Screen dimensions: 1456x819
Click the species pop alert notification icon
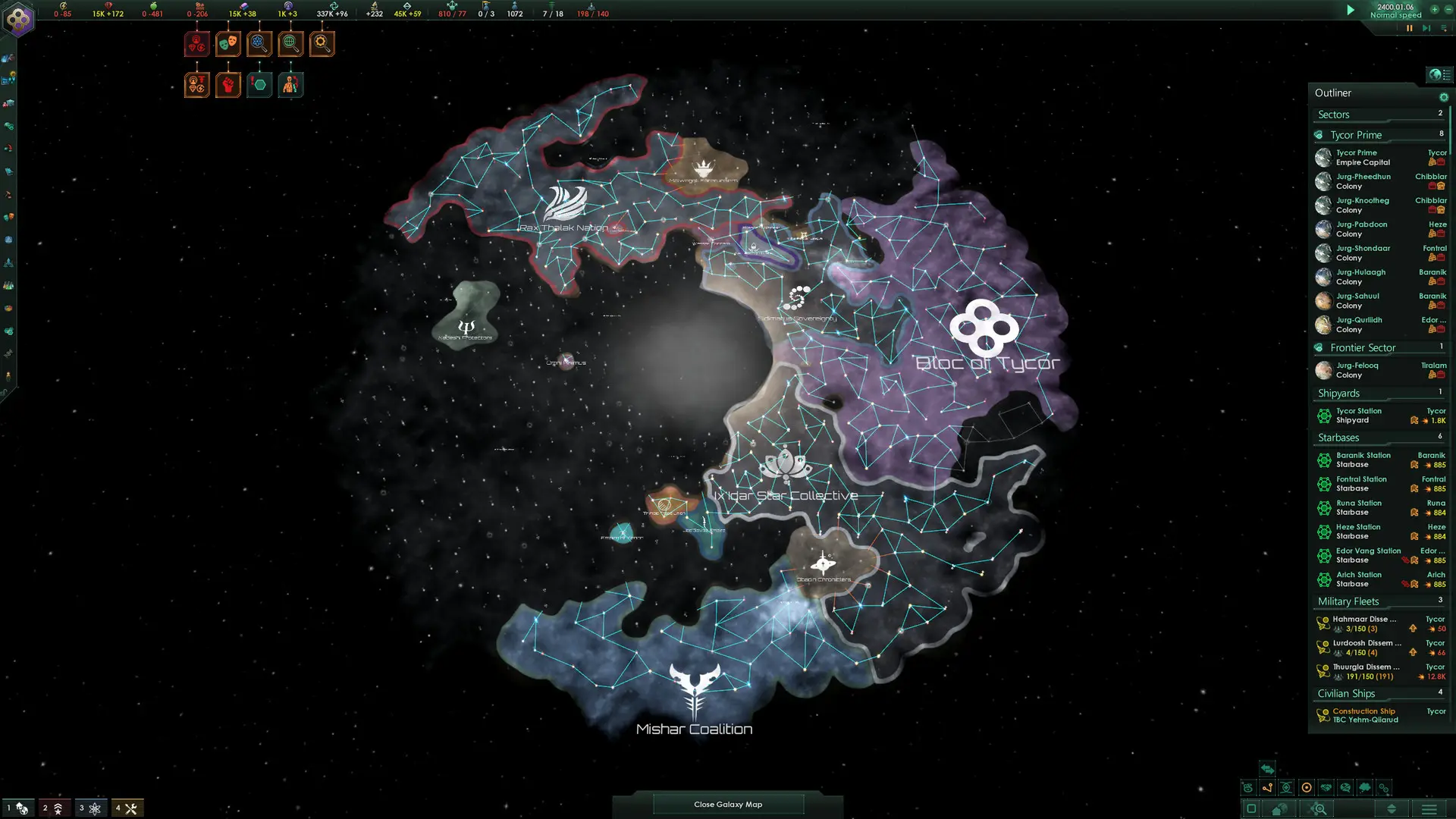point(290,84)
